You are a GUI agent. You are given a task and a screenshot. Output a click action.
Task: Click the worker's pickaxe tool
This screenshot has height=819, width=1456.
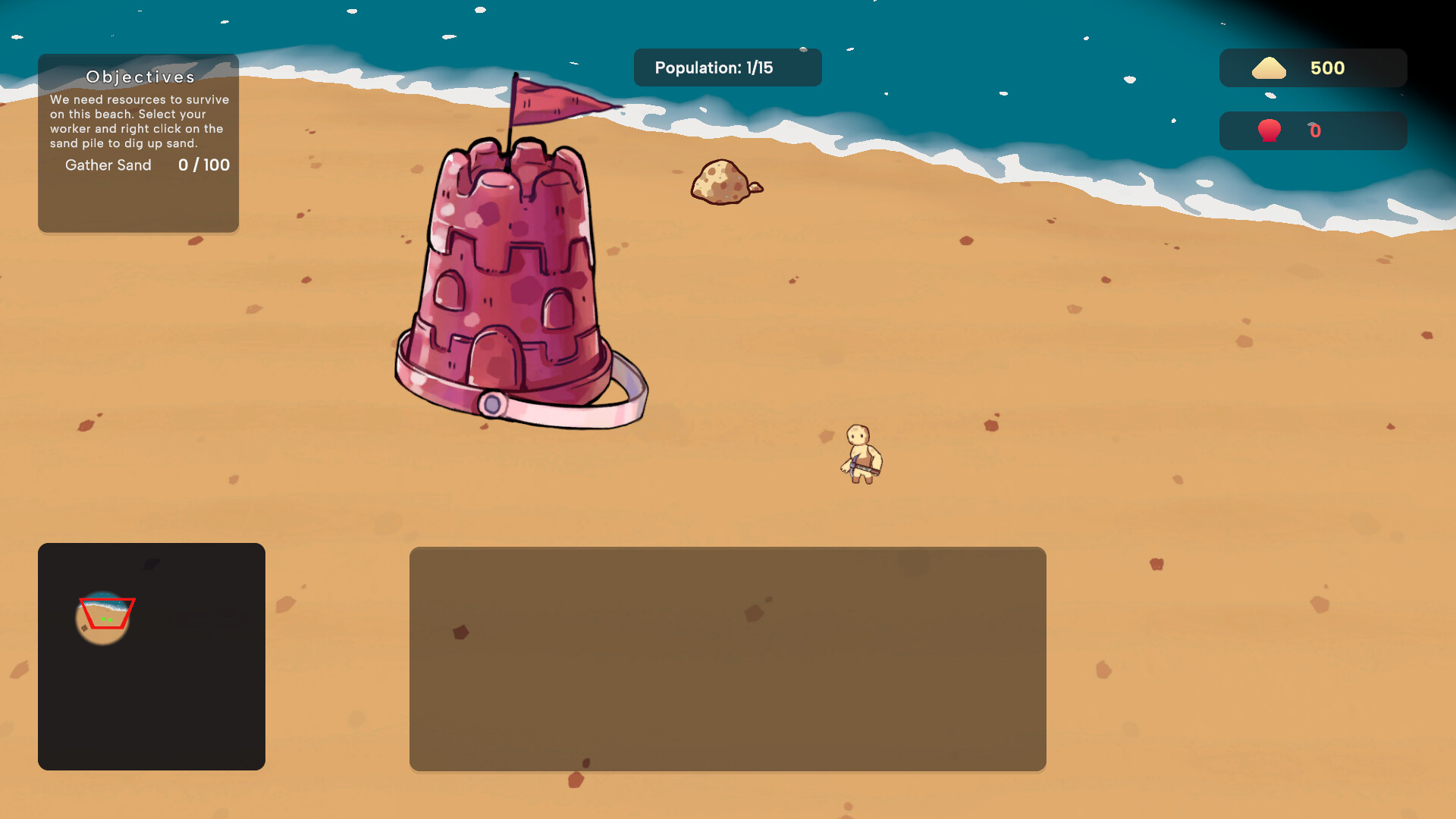855,464
